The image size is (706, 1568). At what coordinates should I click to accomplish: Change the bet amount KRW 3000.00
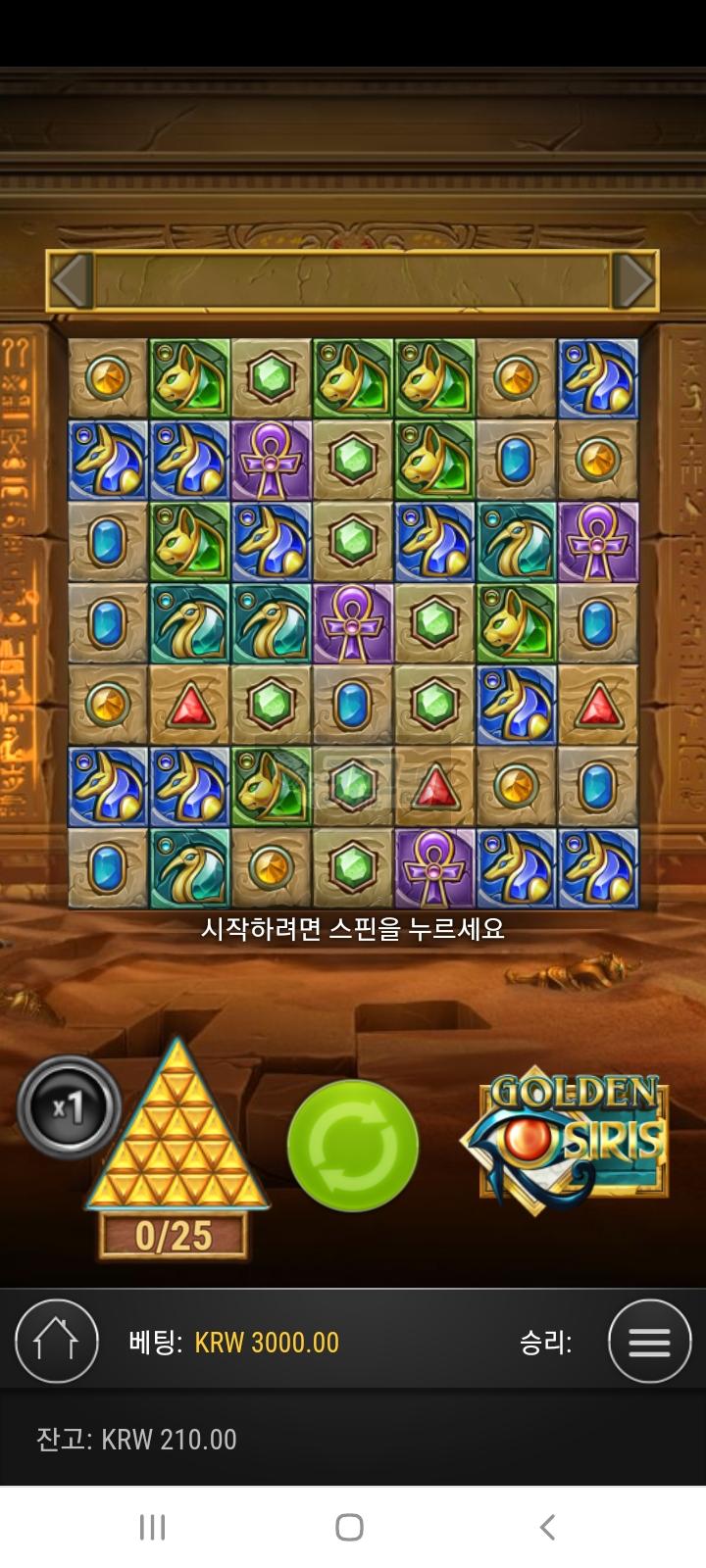click(267, 1343)
